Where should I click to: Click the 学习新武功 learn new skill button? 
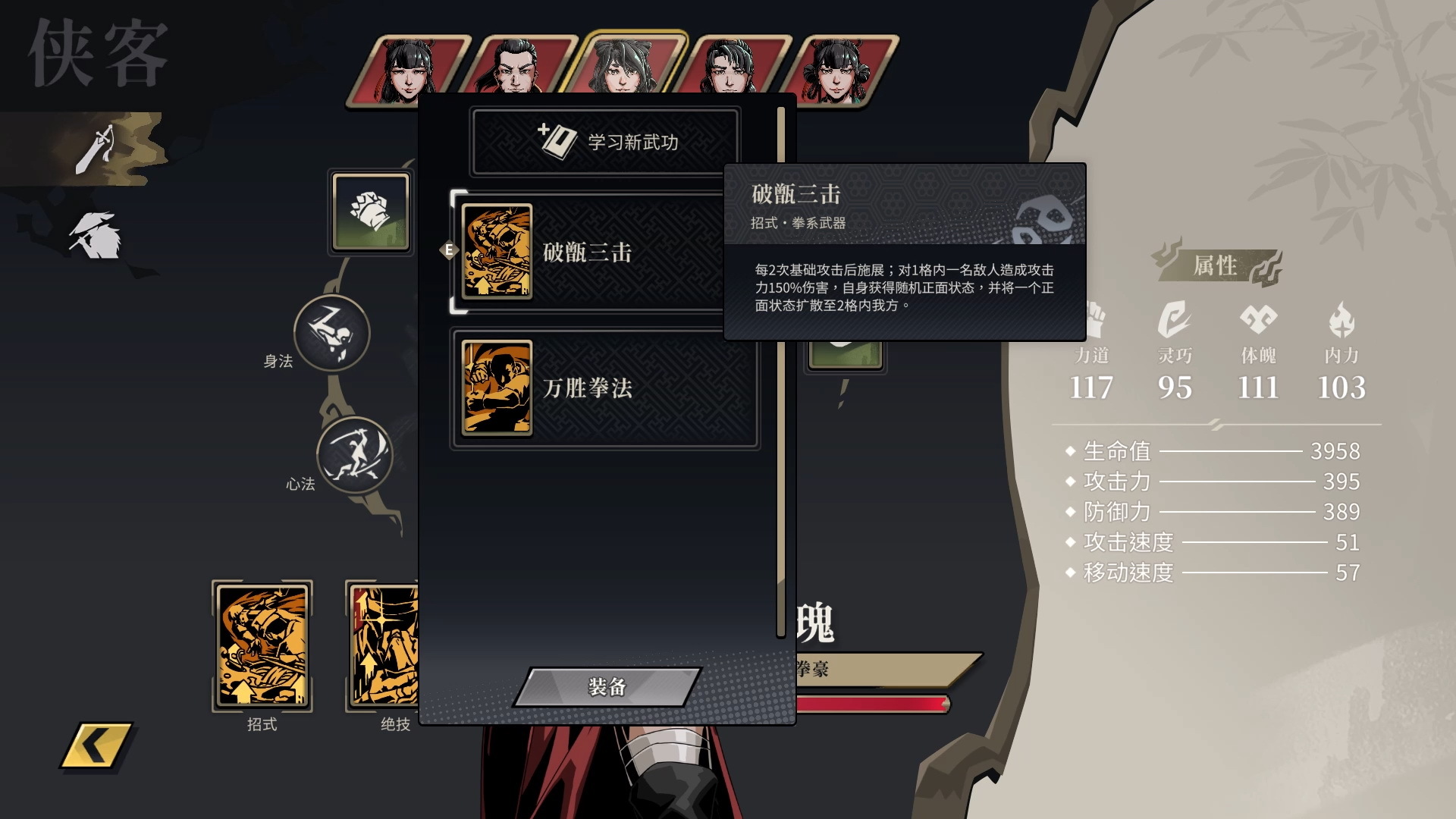pos(607,142)
